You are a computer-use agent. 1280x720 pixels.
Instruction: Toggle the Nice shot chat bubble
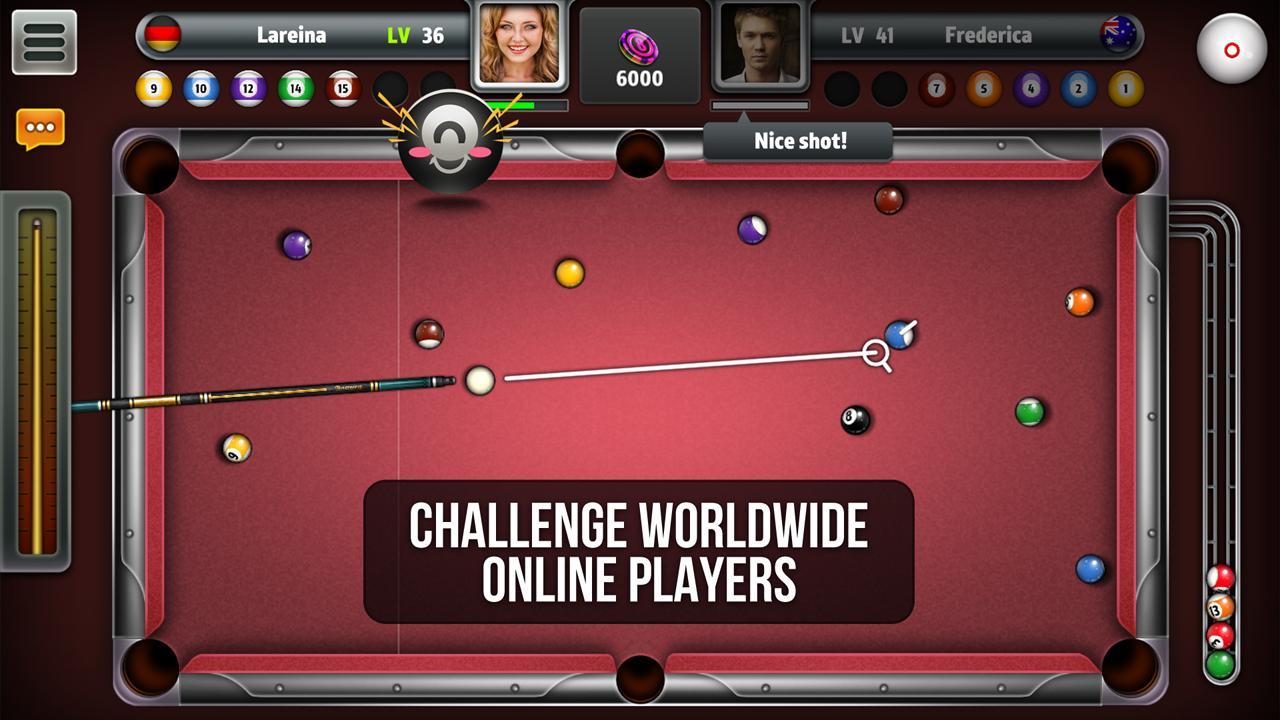pos(799,141)
